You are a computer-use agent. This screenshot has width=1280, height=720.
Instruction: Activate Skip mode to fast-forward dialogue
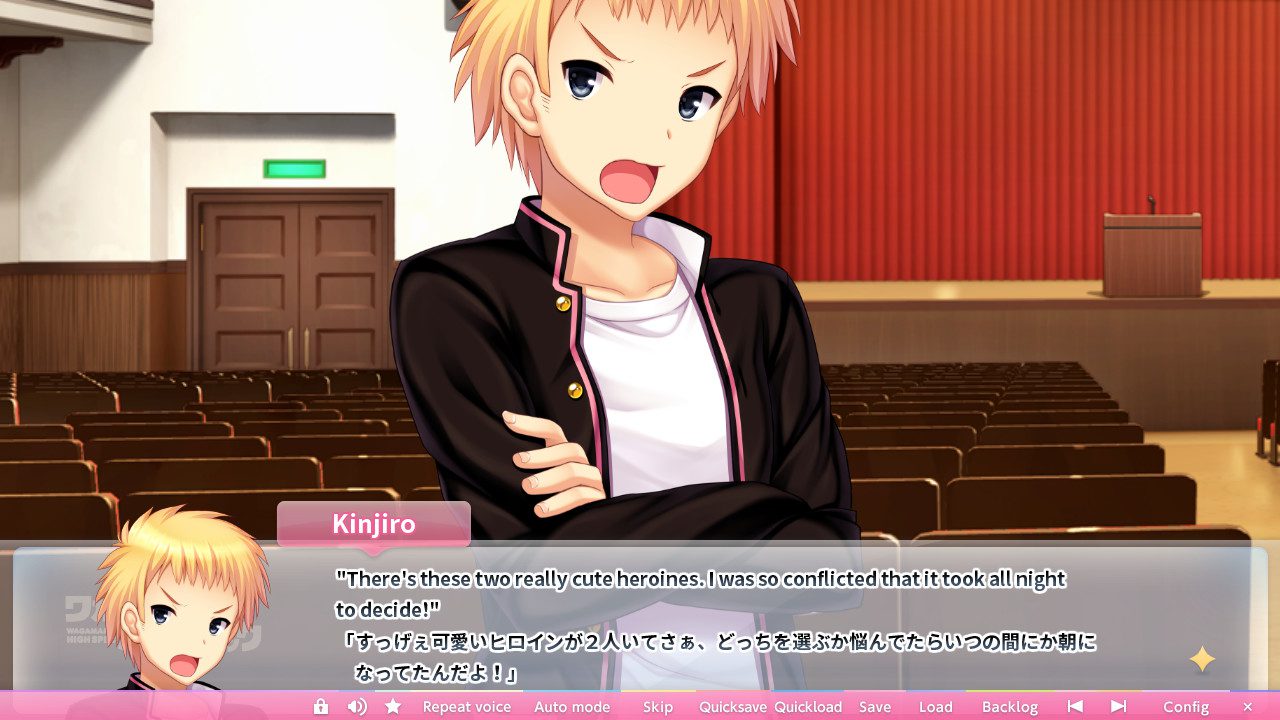pyautogui.click(x=657, y=706)
